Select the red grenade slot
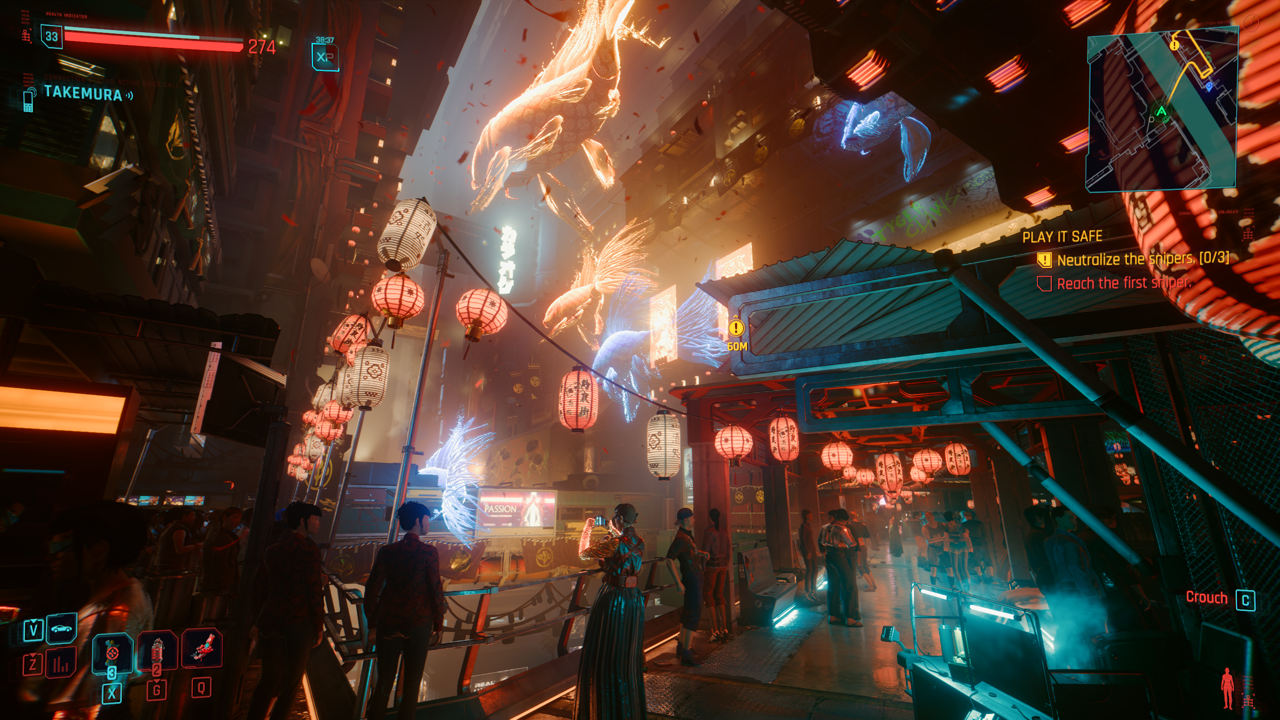Viewport: 1280px width, 720px height. tap(157, 652)
